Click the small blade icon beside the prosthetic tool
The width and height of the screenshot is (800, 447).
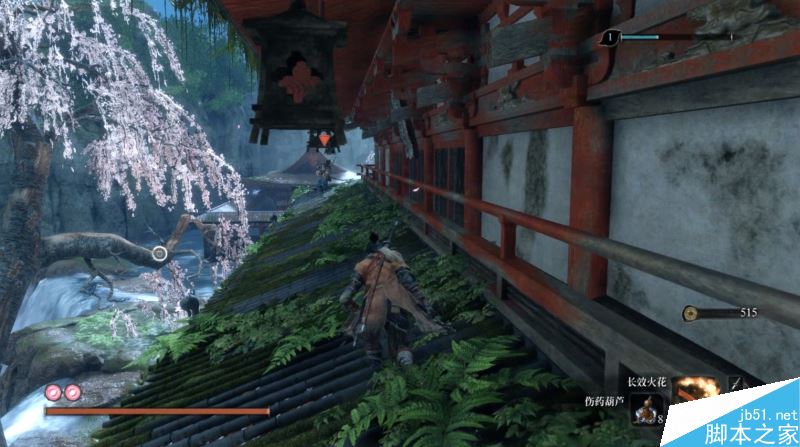[736, 384]
